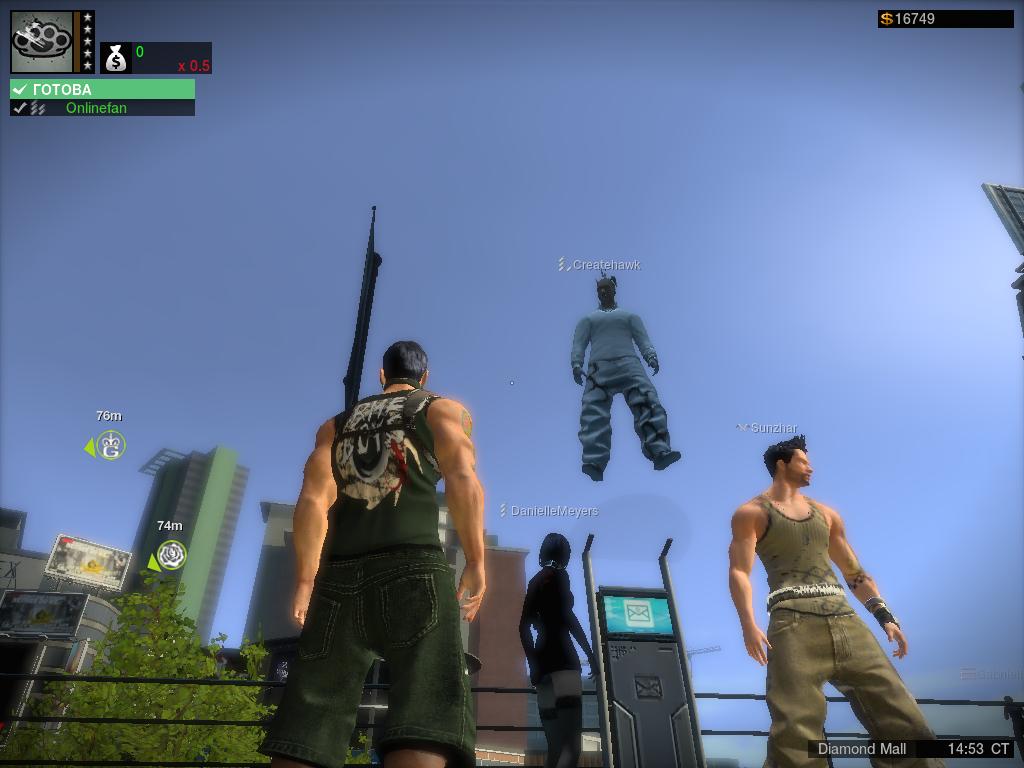Click the 74m rose waypoint marker
This screenshot has width=1024, height=768.
point(172,555)
